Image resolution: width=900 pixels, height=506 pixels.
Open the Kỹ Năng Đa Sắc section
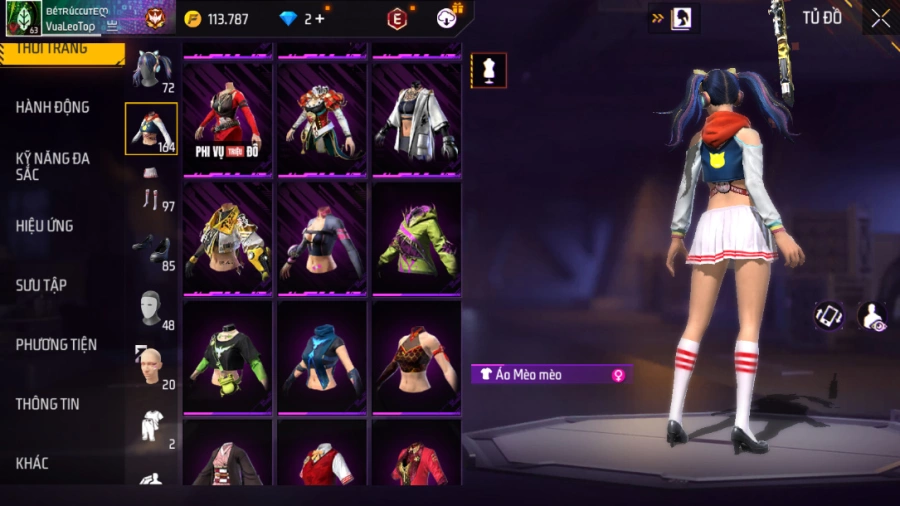pos(53,166)
